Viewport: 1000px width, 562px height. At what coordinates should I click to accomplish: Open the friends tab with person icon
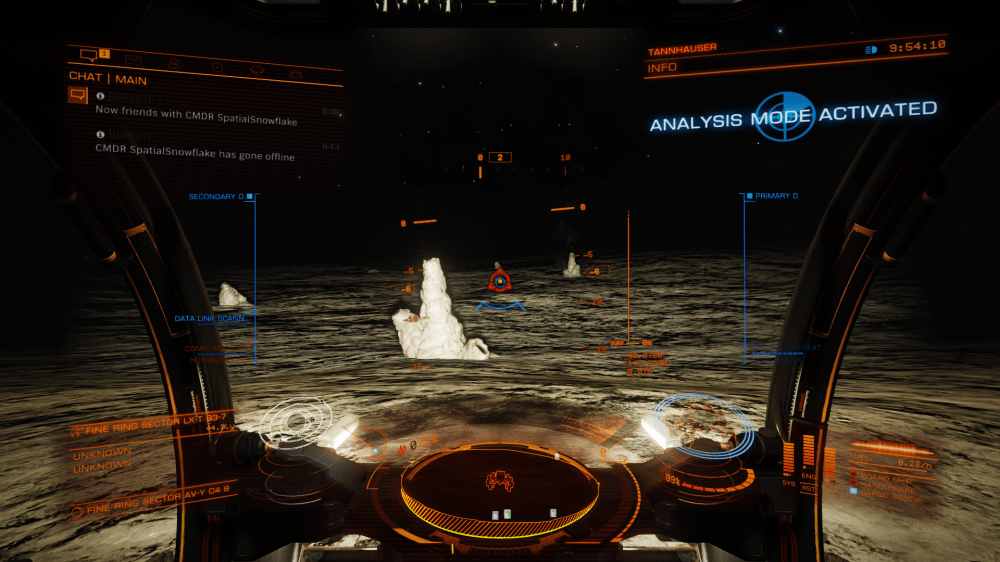(x=174, y=63)
